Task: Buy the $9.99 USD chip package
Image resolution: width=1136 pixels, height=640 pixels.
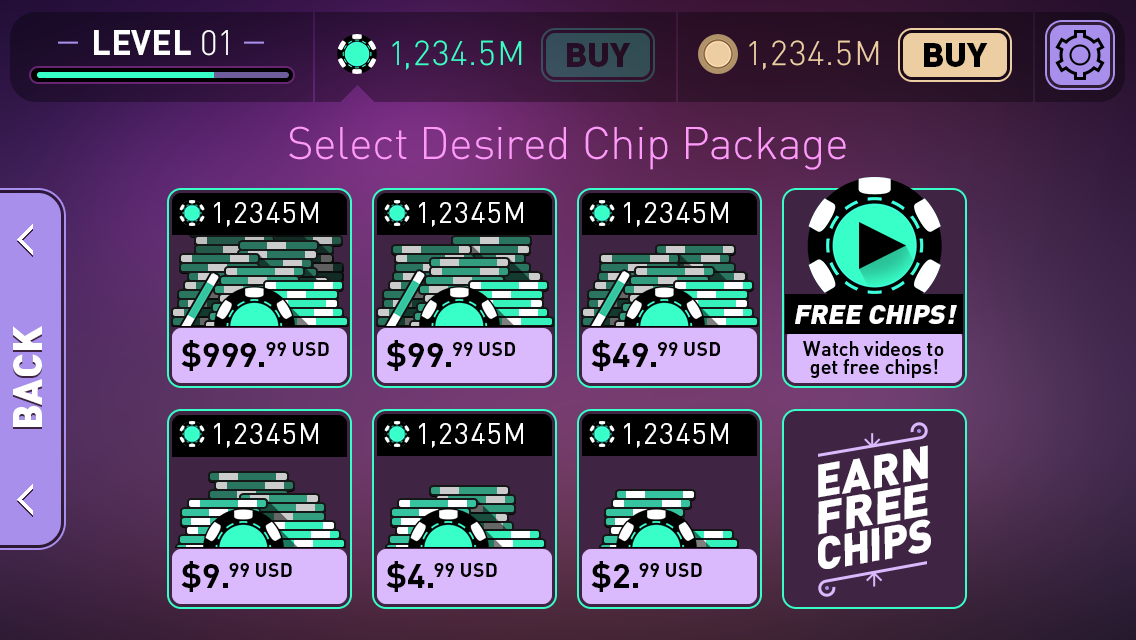Action: (x=259, y=509)
